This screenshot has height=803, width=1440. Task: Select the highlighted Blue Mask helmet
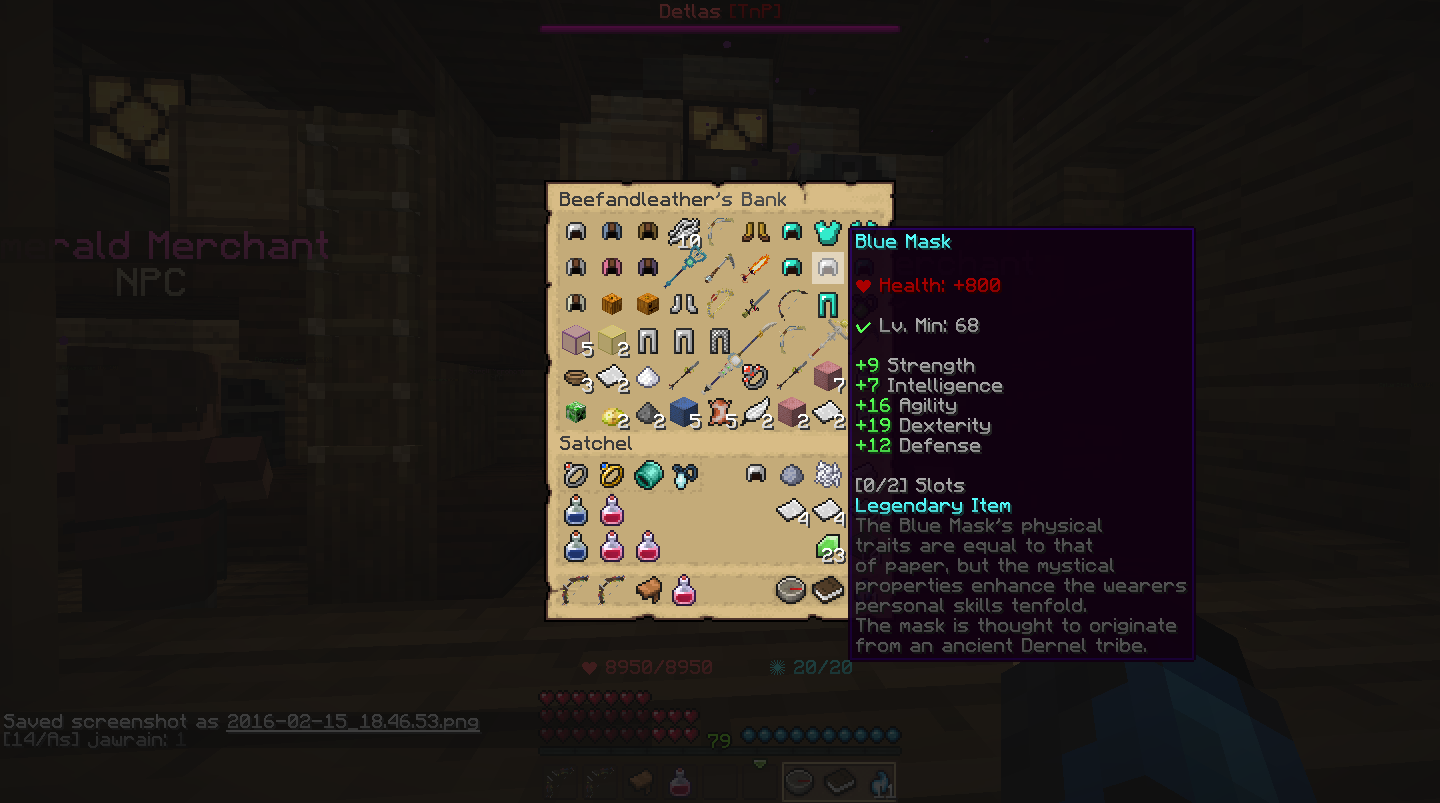click(x=827, y=268)
